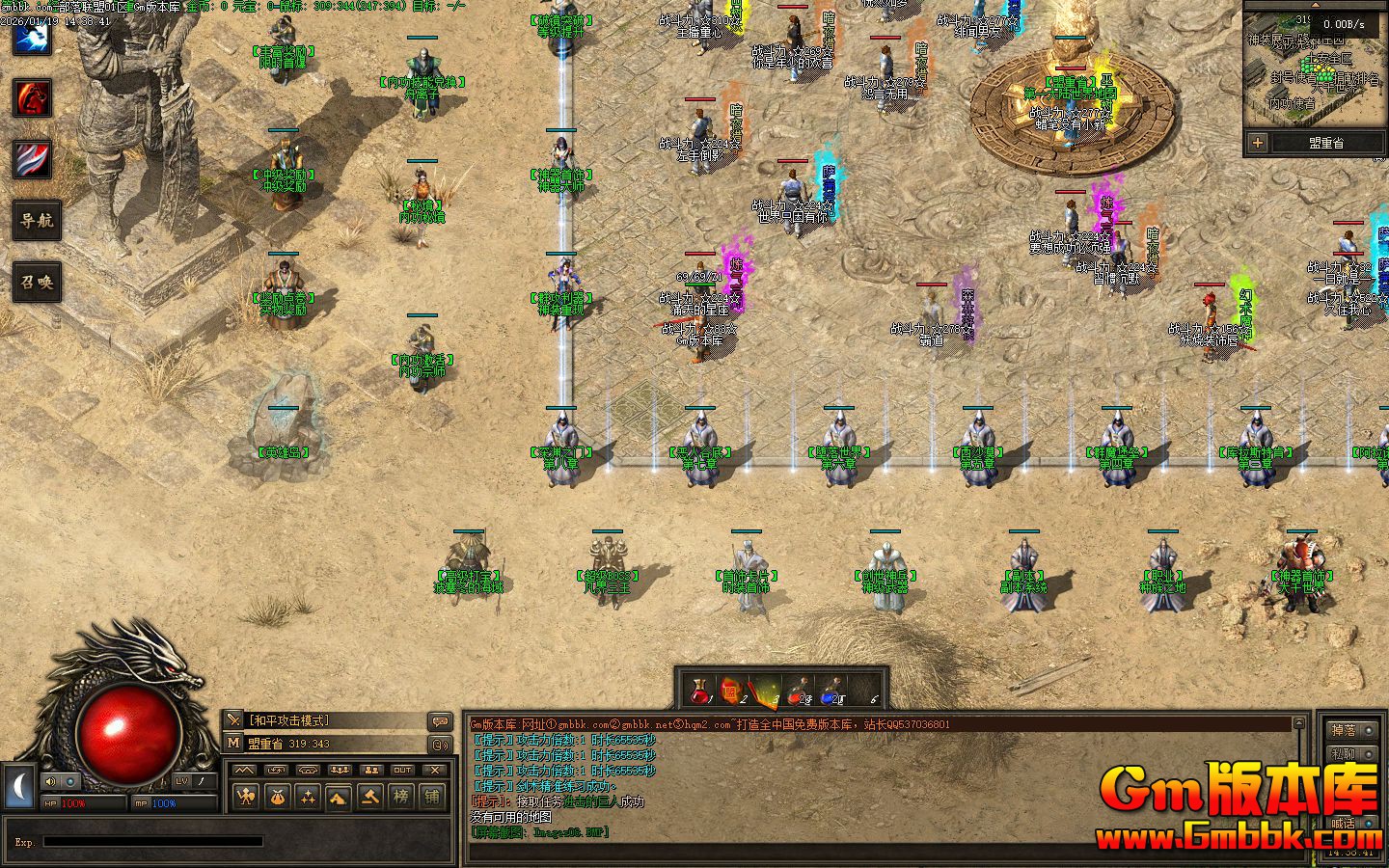1389x868 pixels.
Task: Open the skills sparkle icon
Action: (x=308, y=797)
